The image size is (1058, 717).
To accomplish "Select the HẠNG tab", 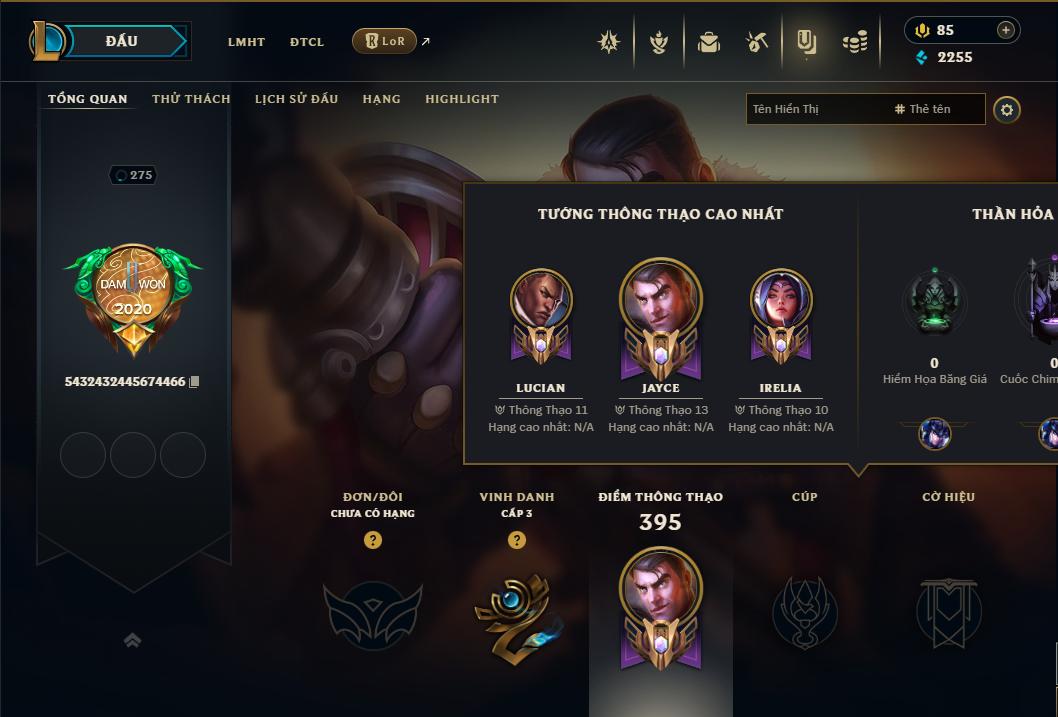I will pyautogui.click(x=381, y=99).
